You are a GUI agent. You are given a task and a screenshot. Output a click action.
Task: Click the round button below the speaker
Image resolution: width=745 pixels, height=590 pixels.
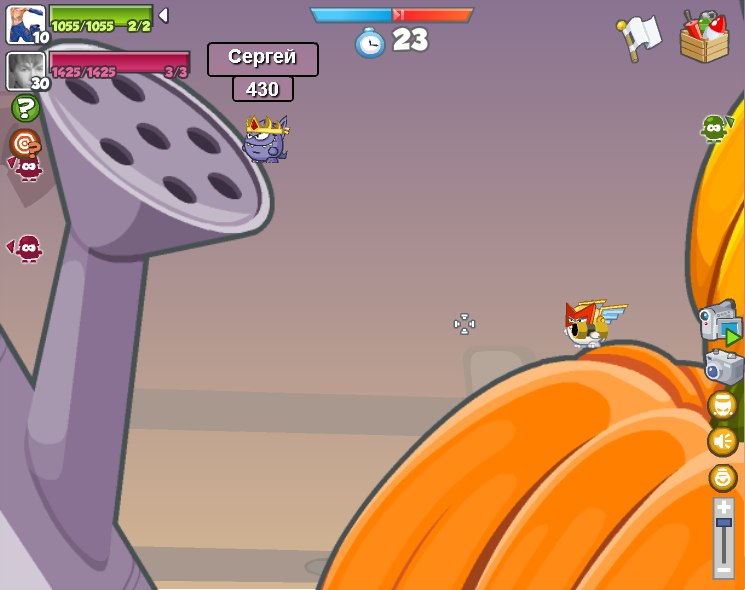(x=722, y=477)
